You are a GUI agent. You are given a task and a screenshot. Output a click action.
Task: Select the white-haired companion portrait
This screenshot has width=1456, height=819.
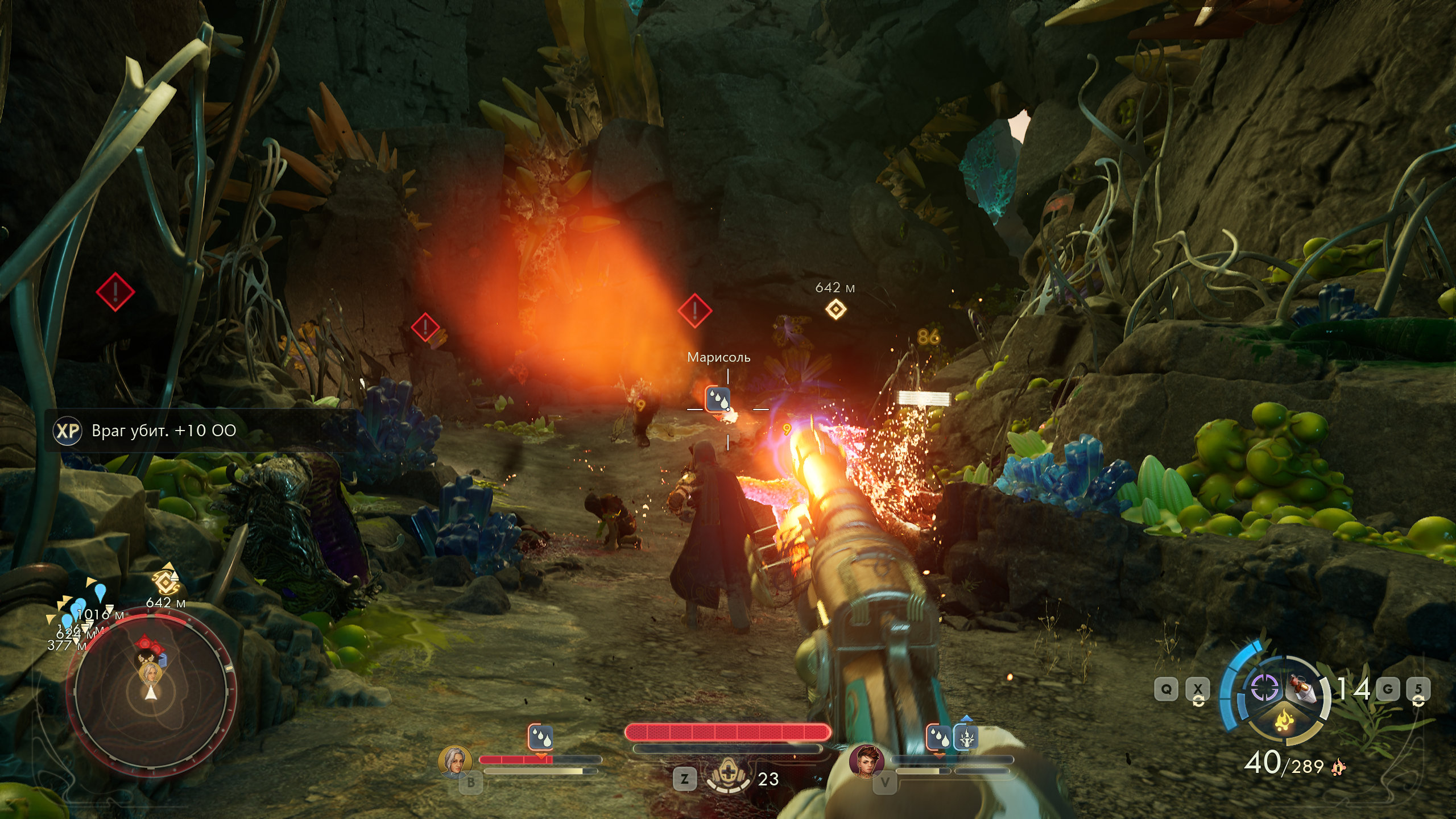(455, 761)
